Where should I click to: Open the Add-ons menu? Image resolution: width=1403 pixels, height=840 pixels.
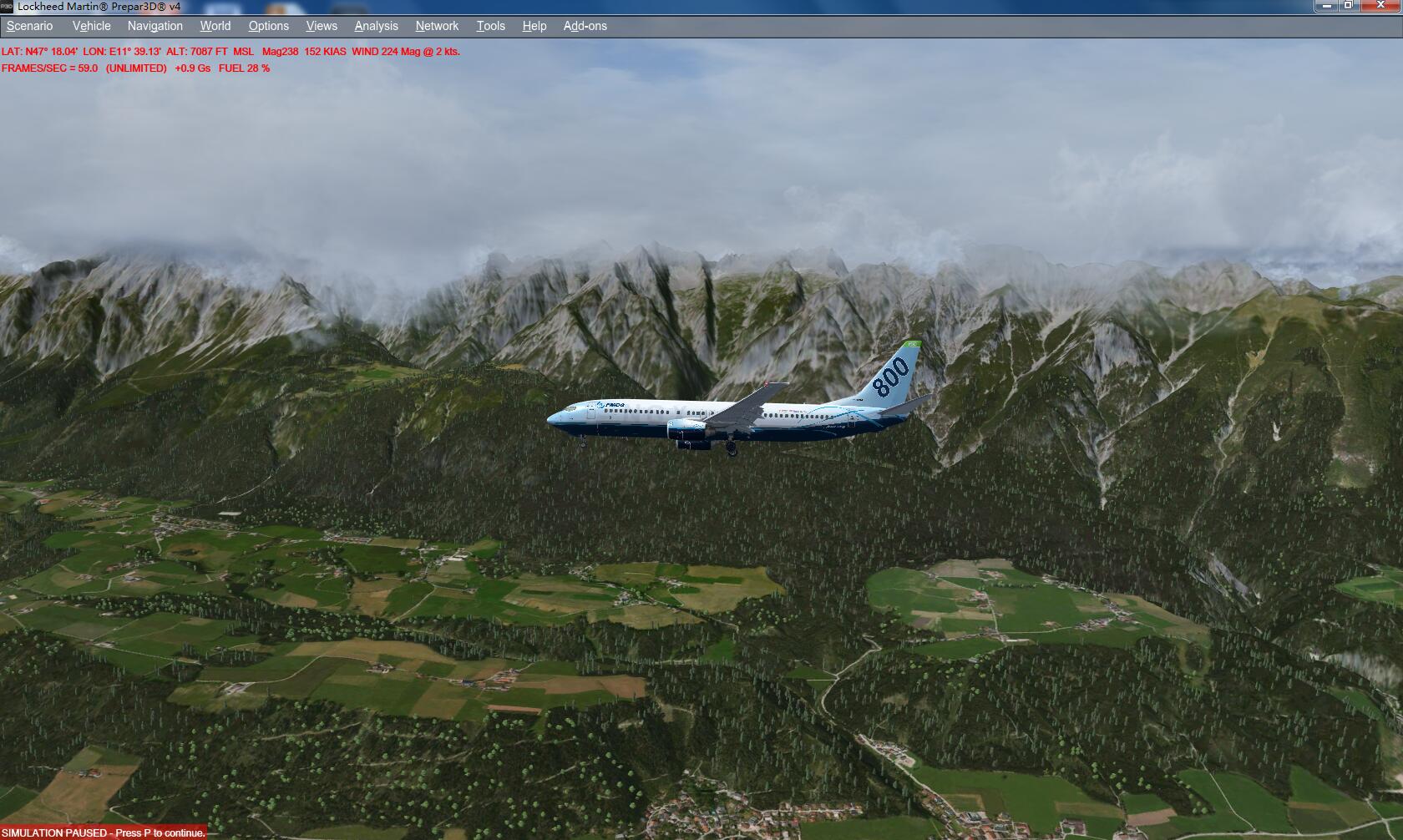pyautogui.click(x=585, y=26)
